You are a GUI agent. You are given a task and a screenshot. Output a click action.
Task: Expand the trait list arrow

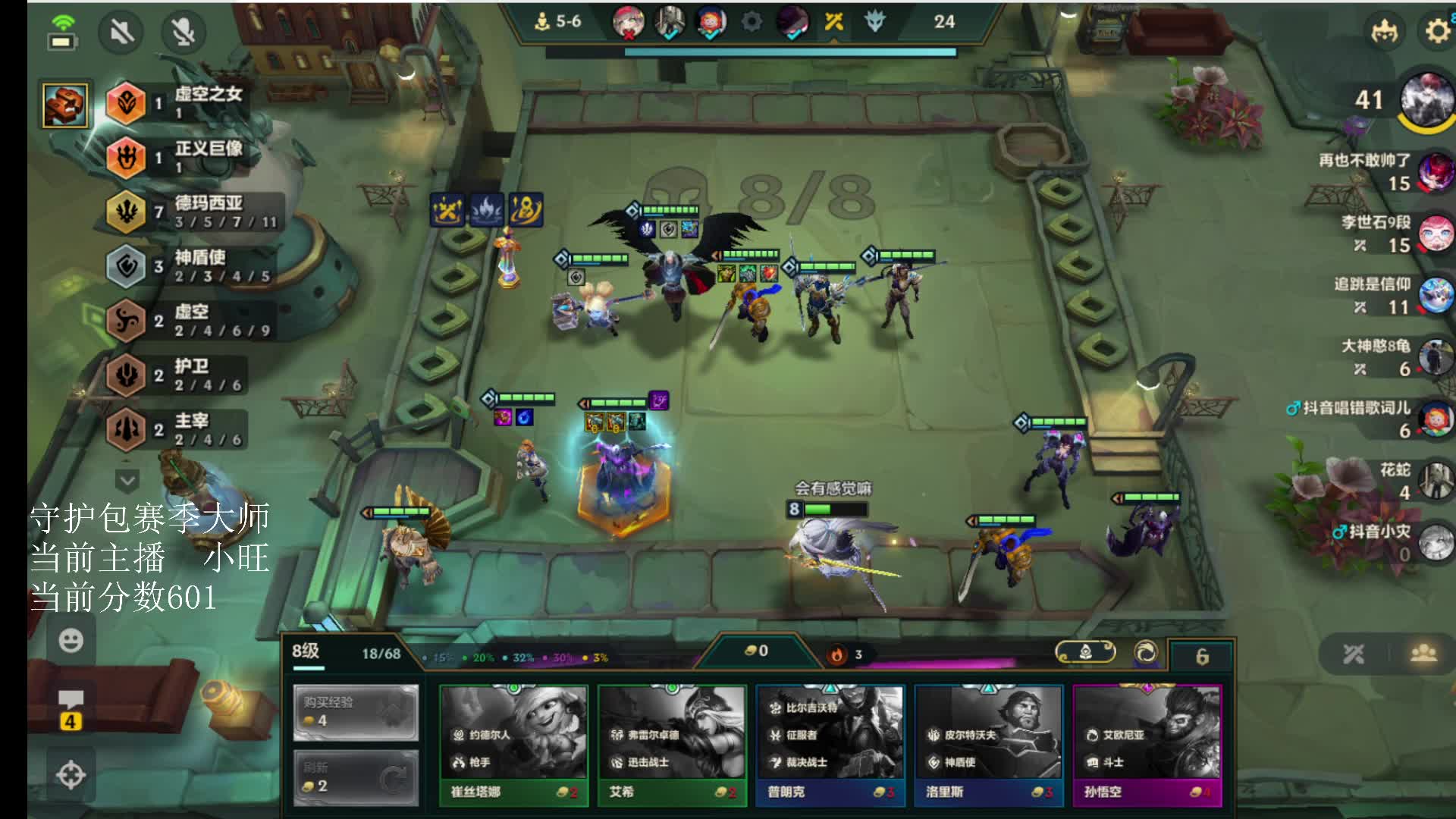coord(127,480)
